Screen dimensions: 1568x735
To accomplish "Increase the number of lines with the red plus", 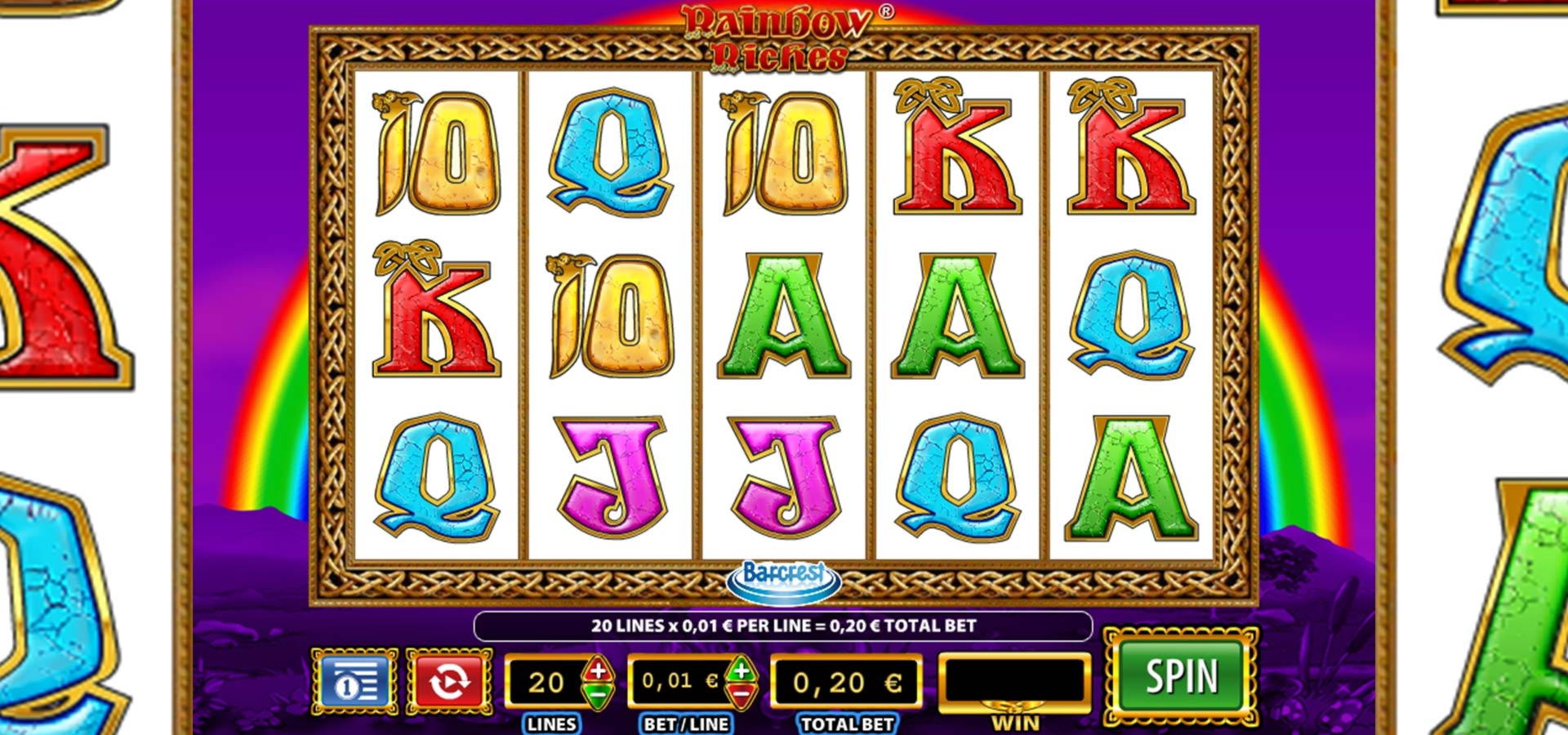I will pyautogui.click(x=597, y=670).
